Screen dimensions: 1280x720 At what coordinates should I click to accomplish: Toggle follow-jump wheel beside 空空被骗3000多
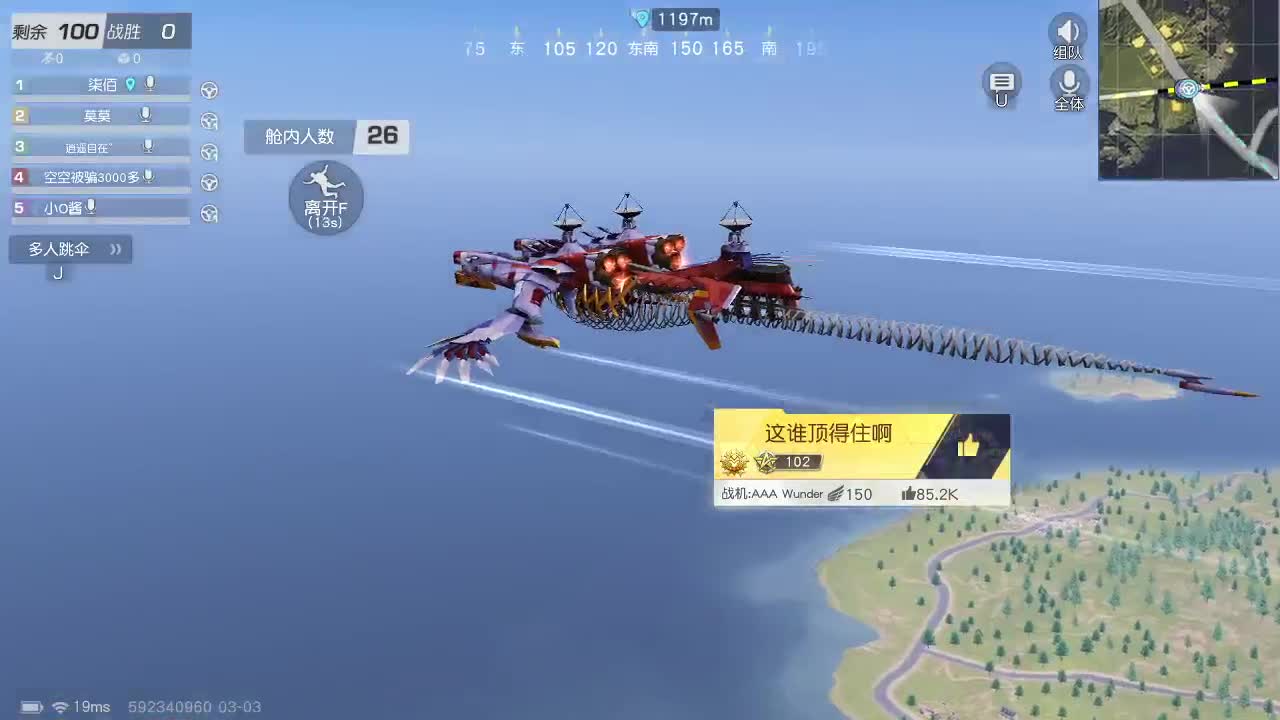pyautogui.click(x=209, y=182)
